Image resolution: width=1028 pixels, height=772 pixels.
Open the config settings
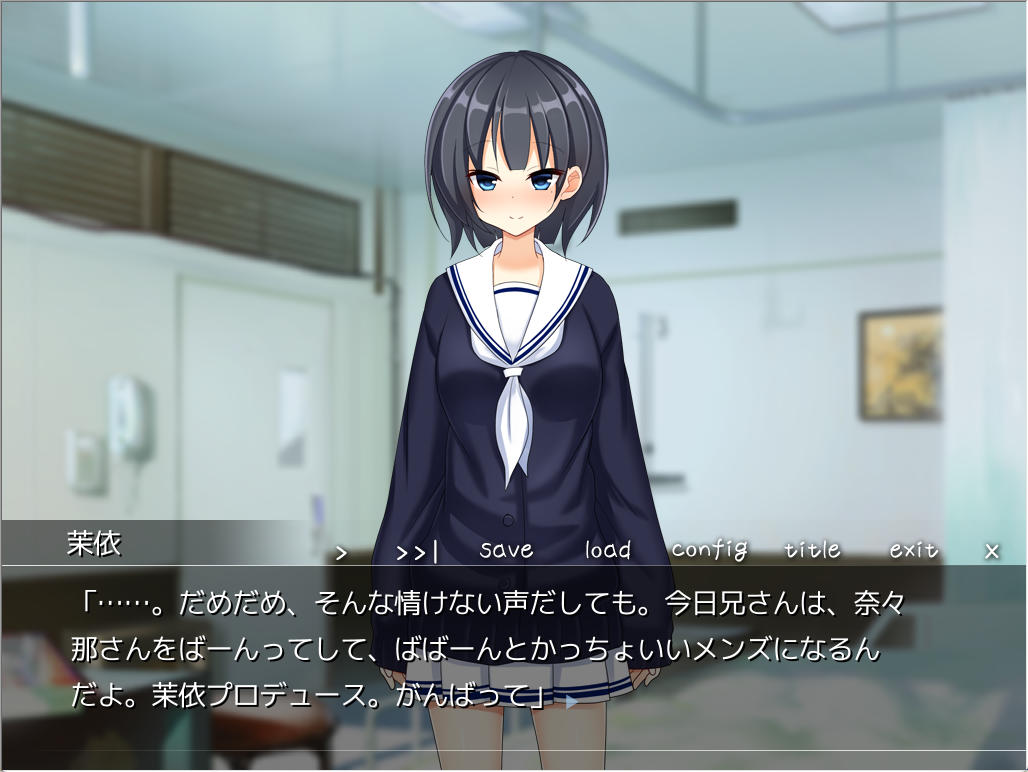click(709, 550)
